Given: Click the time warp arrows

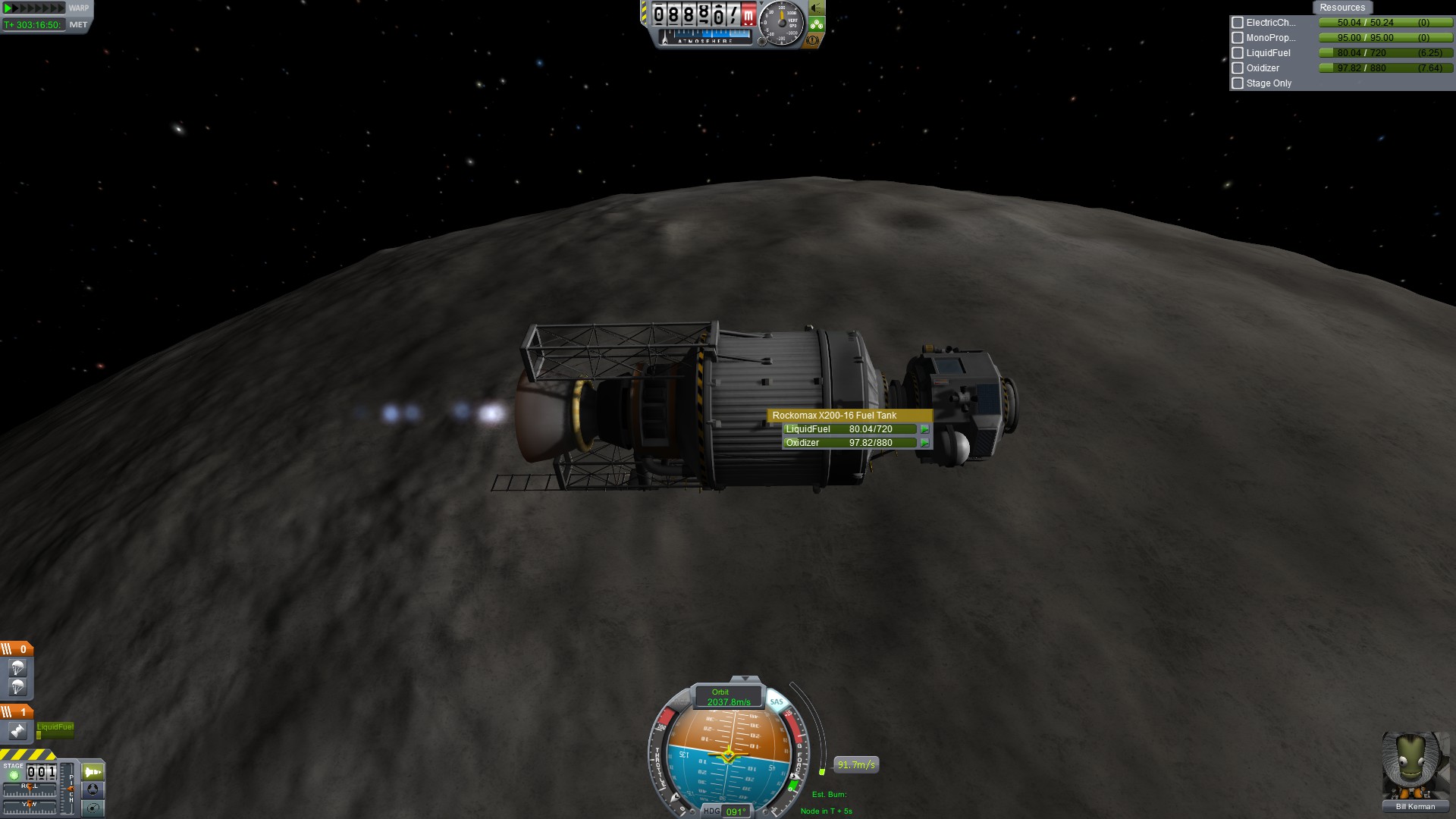Looking at the screenshot, I should pos(34,8).
